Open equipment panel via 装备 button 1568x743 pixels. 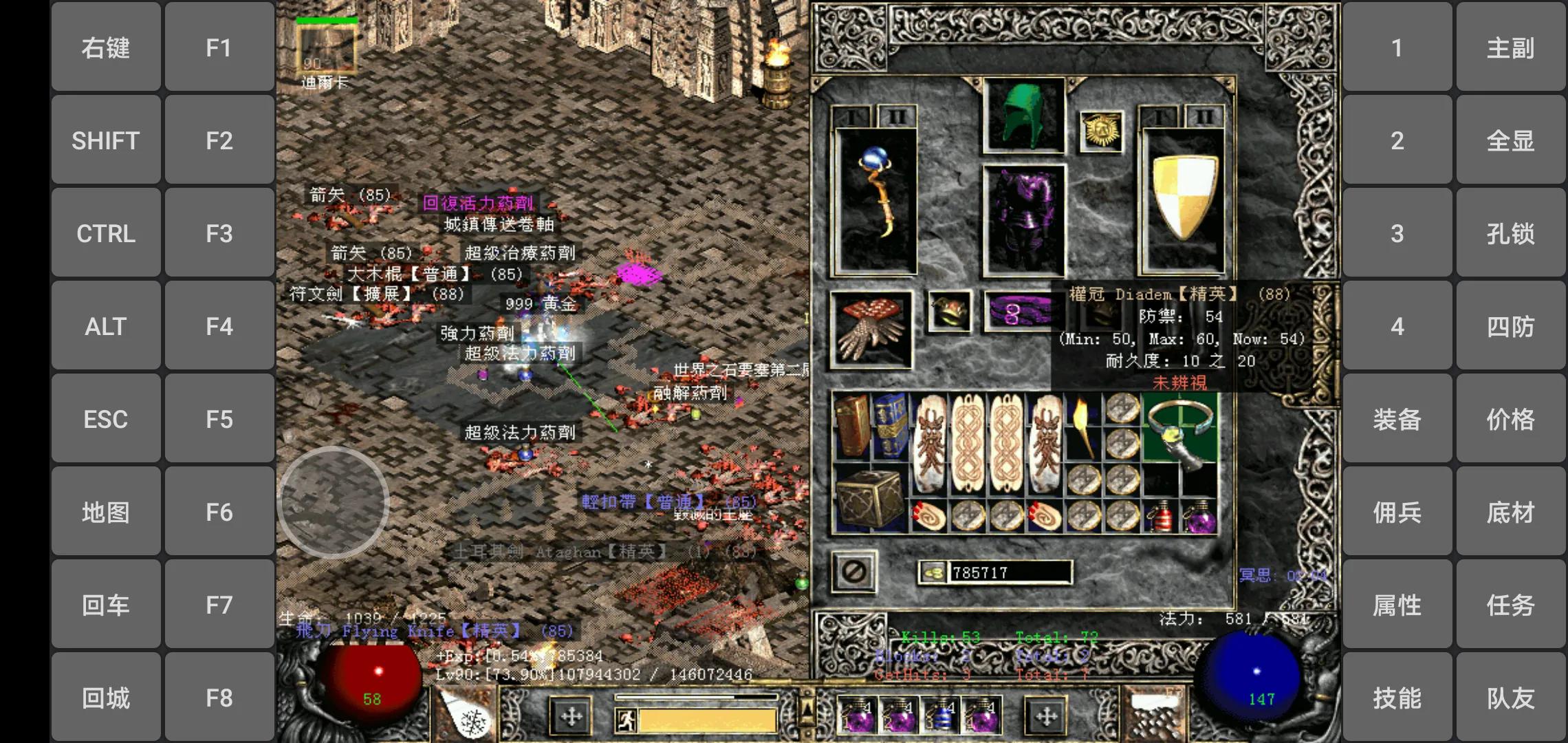pos(1397,419)
